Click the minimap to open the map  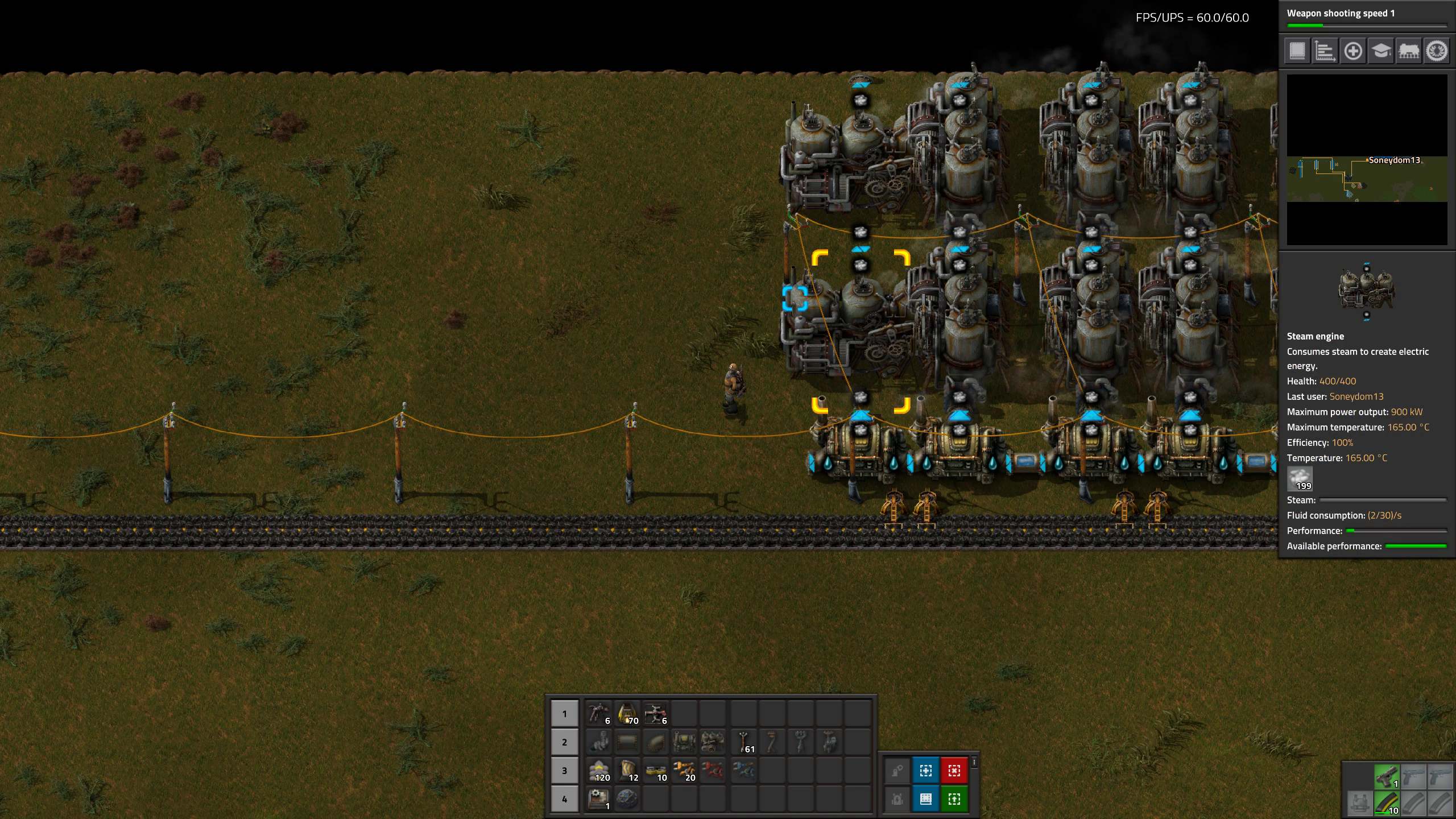click(x=1367, y=160)
